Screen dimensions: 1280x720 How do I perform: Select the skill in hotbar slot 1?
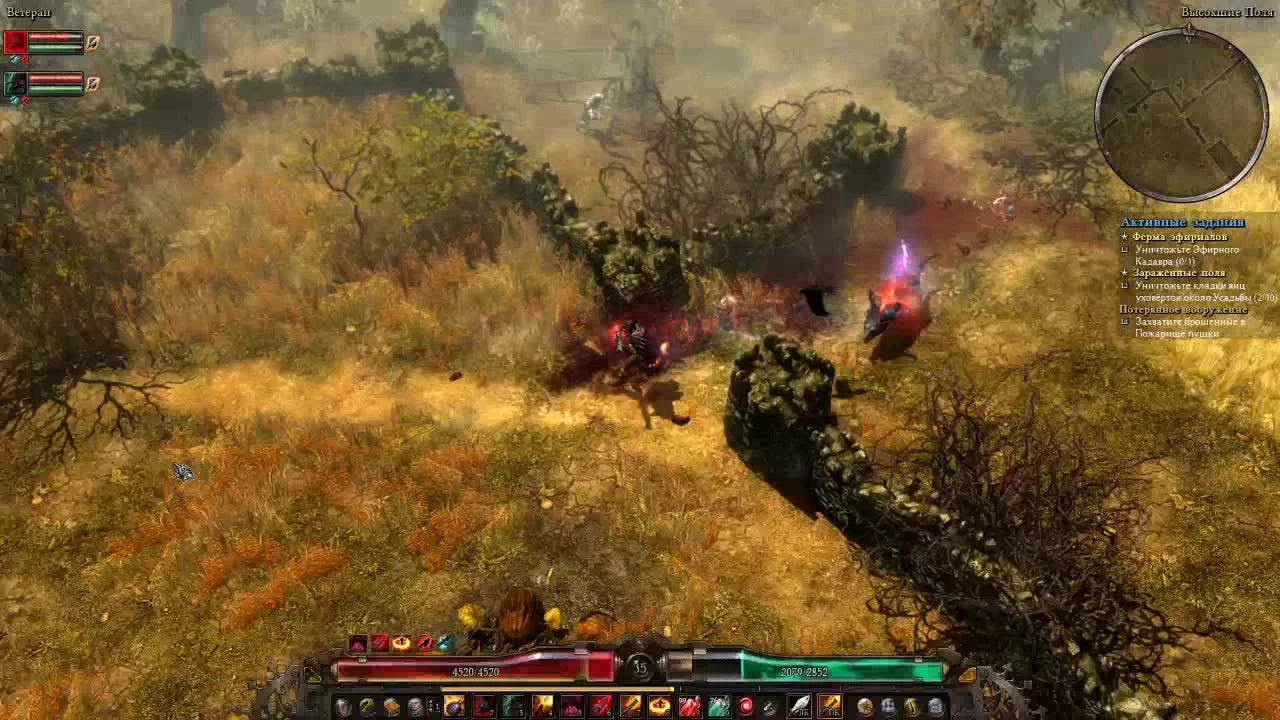tap(454, 707)
